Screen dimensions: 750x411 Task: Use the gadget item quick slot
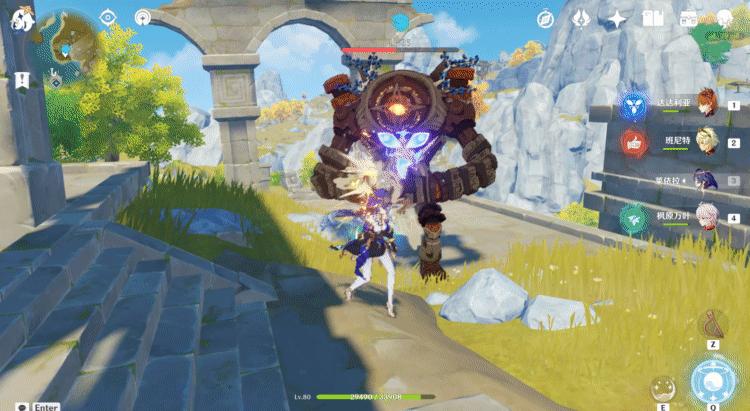(713, 323)
